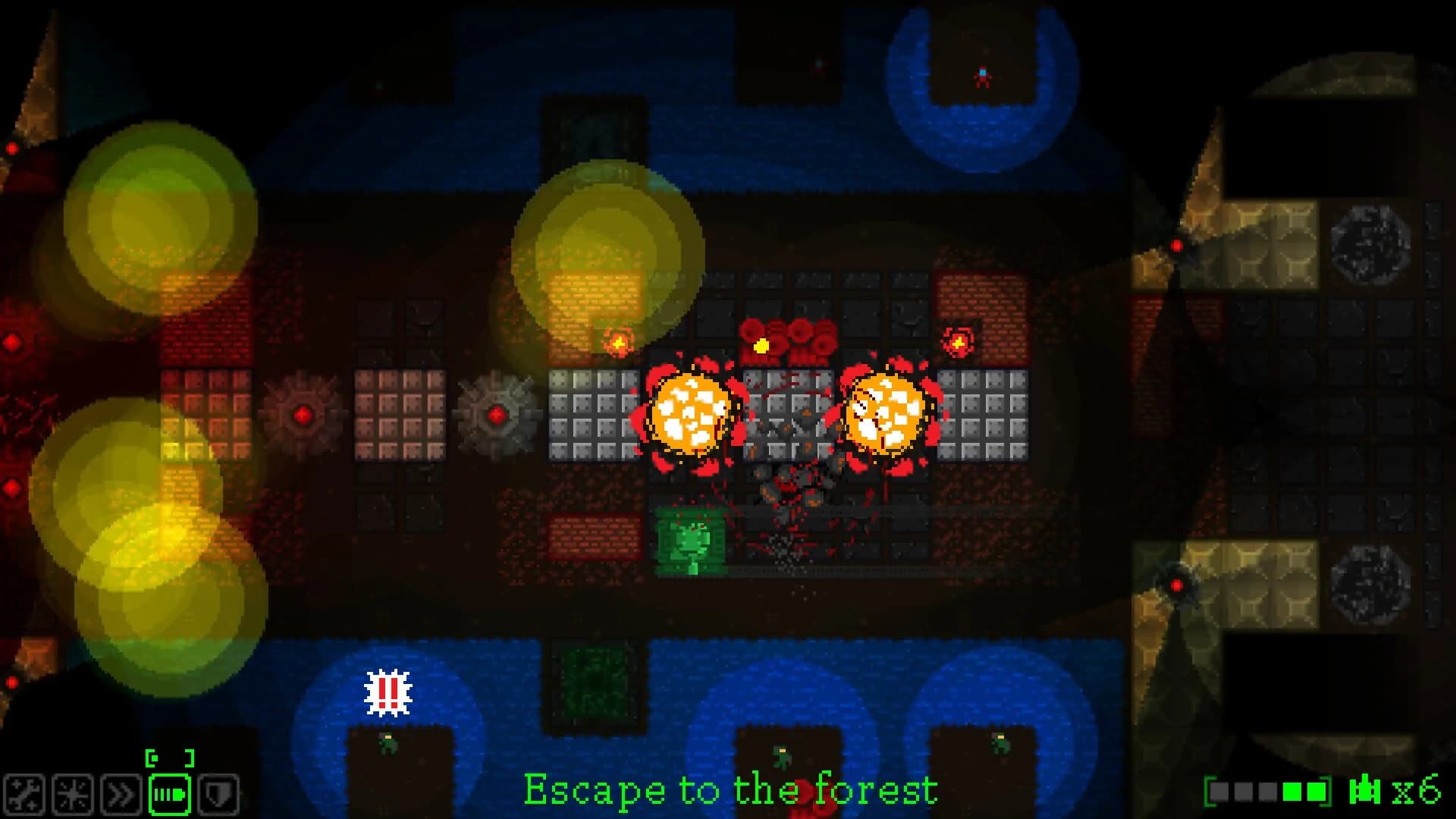Click the glowing green battery power-up icon
The height and width of the screenshot is (819, 1456).
[170, 793]
